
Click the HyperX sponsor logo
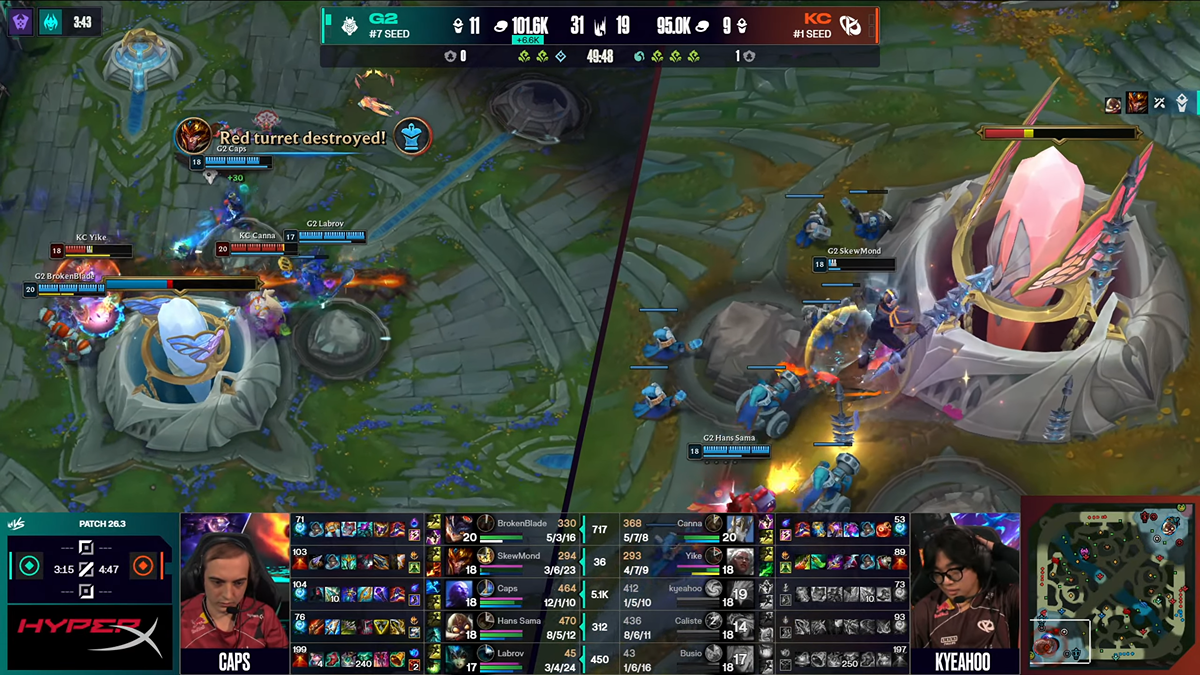click(90, 637)
